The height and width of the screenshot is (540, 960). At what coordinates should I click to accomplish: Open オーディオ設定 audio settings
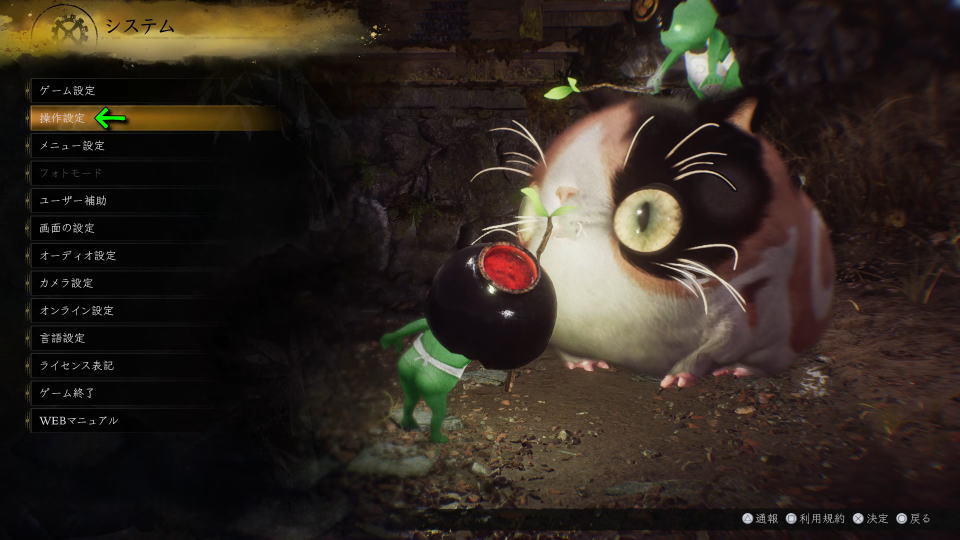click(78, 255)
